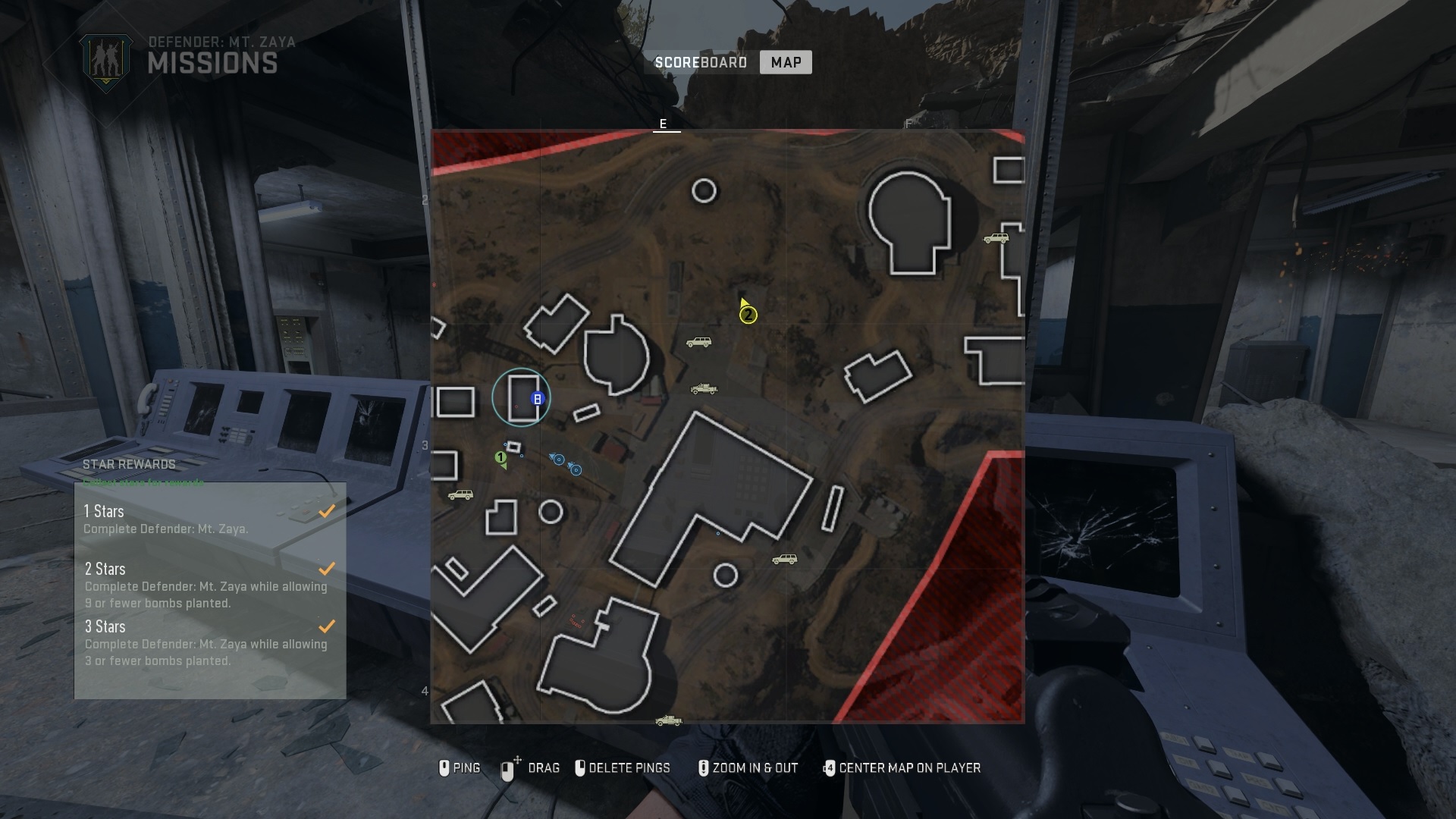Click the SUV vehicle icon near the top-right map edge
1456x819 pixels.
(x=997, y=237)
